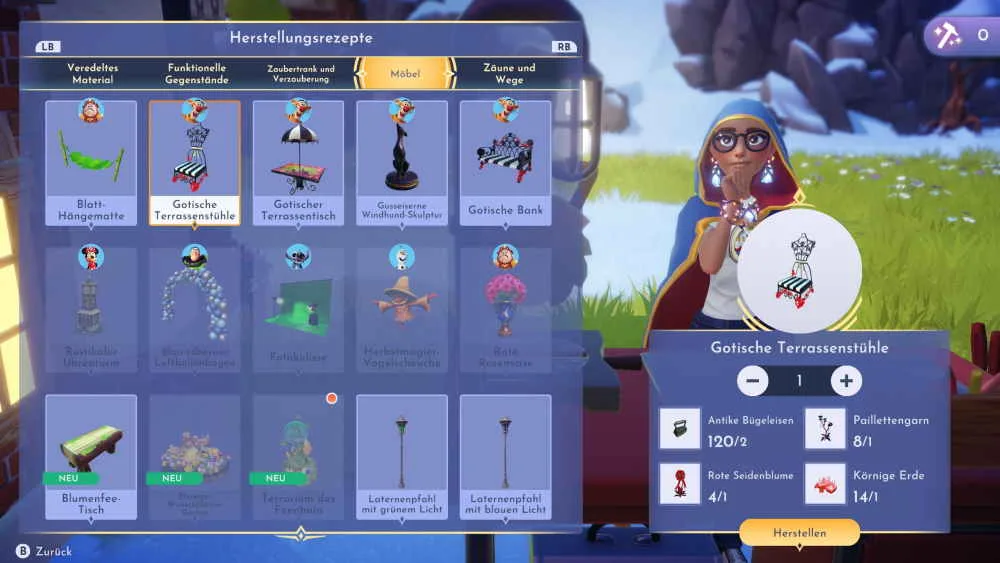Open the Funktionelle Gegenstände tab
Image resolution: width=1000 pixels, height=563 pixels.
point(197,73)
